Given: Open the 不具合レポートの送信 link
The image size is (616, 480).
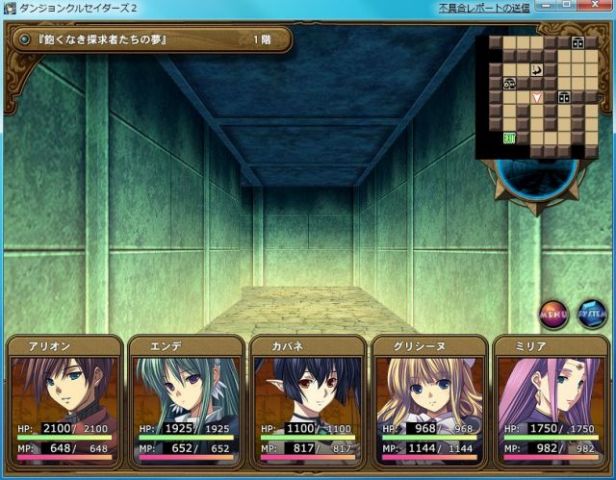Looking at the screenshot, I should coord(485,7).
